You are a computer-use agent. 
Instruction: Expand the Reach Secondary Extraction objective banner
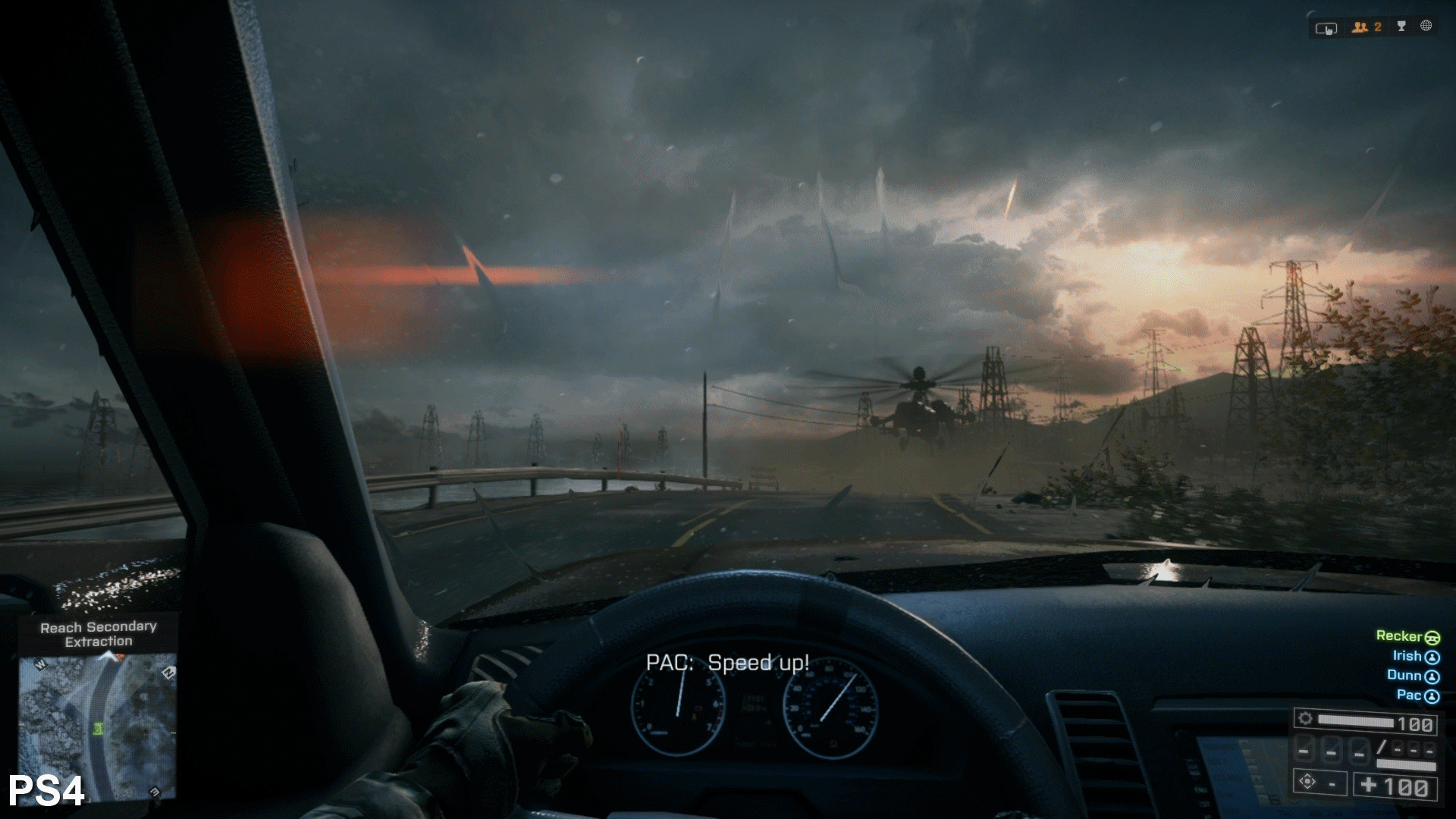tap(99, 634)
